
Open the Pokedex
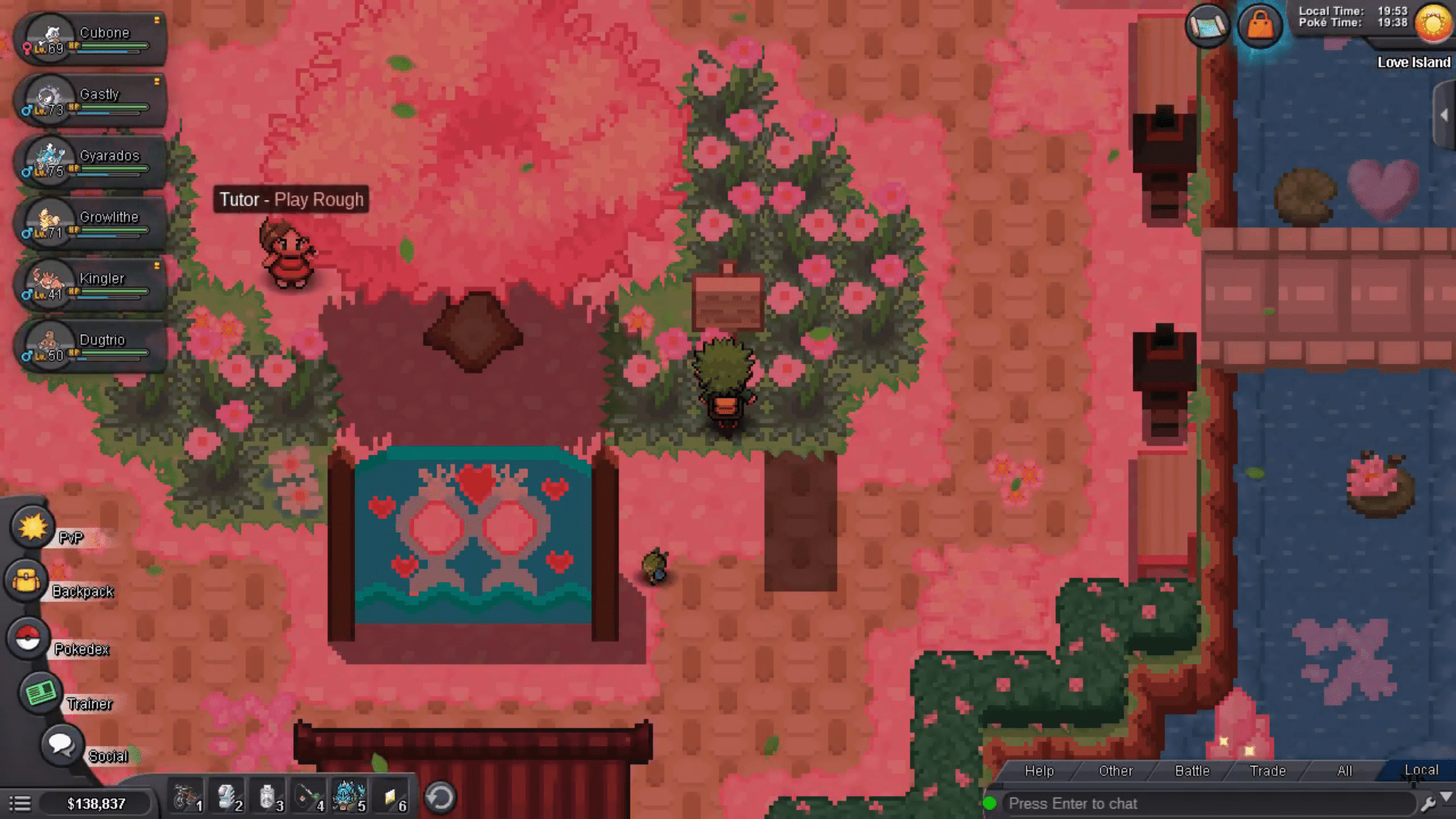coord(29,639)
